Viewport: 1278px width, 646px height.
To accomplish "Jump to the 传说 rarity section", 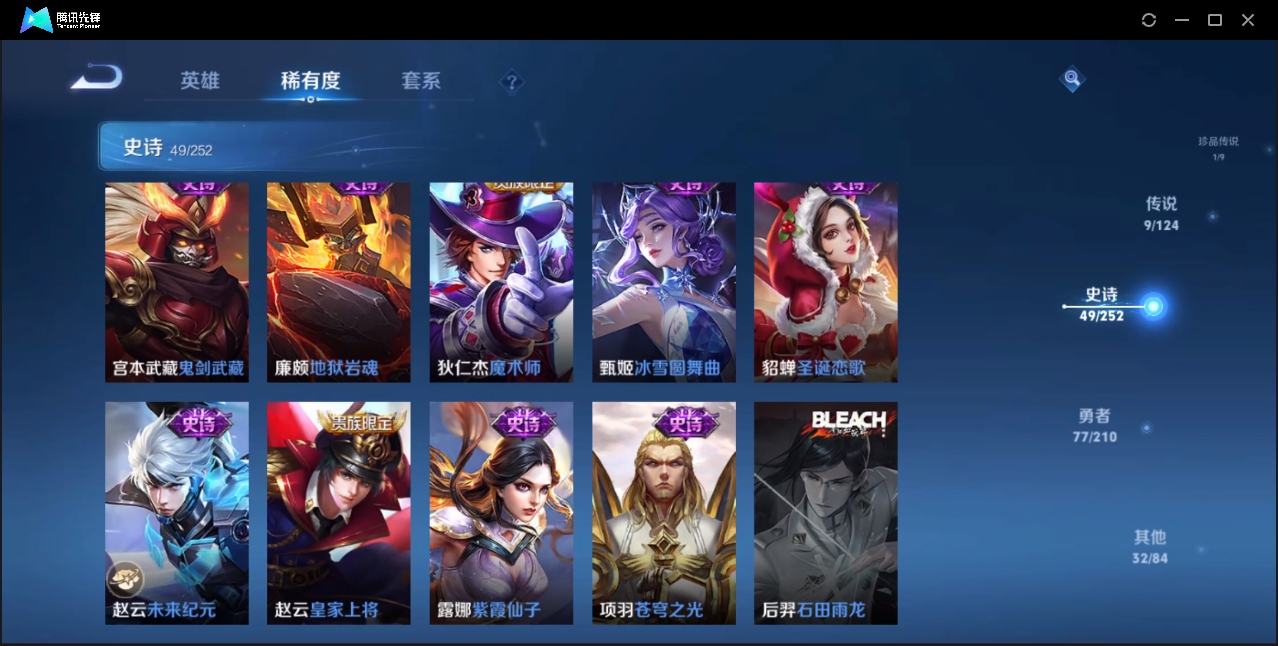I will [1162, 213].
